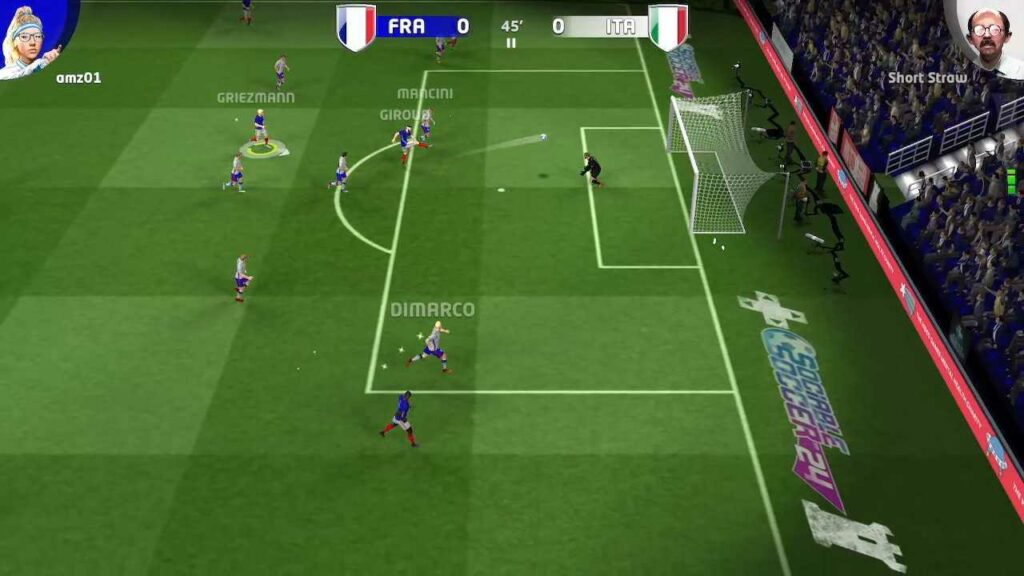
Task: Click the pause icon under the match clock
Action: coord(512,43)
